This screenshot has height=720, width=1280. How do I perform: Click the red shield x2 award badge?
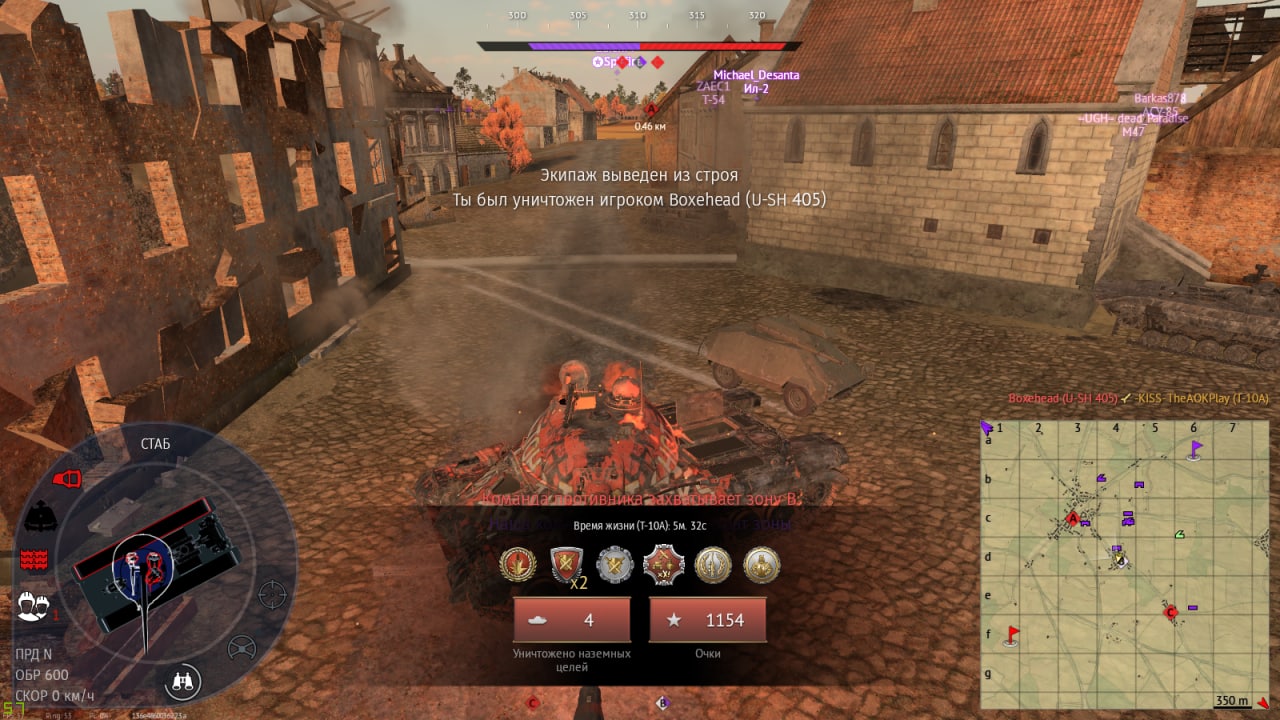(567, 565)
